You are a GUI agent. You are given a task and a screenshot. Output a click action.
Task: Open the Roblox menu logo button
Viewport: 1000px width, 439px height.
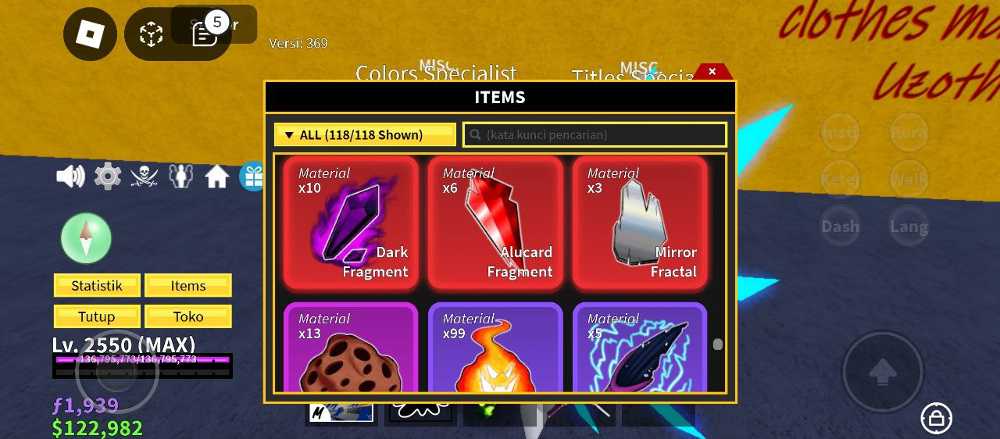pyautogui.click(x=90, y=35)
